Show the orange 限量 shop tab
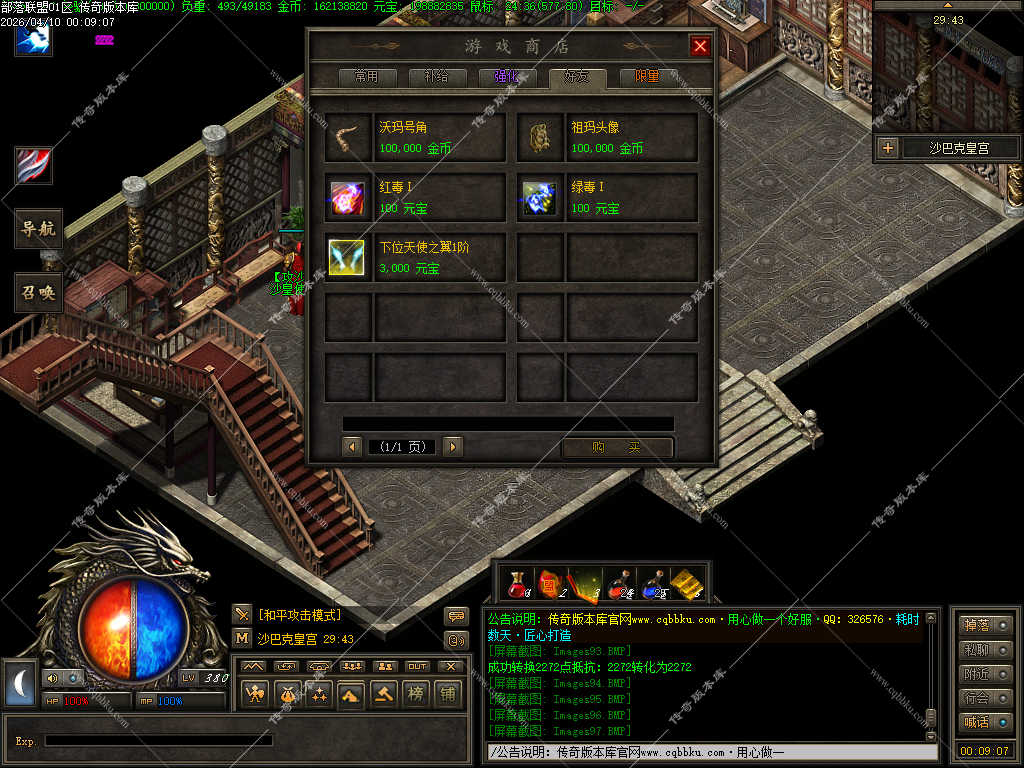Screen dimensions: 1024x768 (647, 77)
